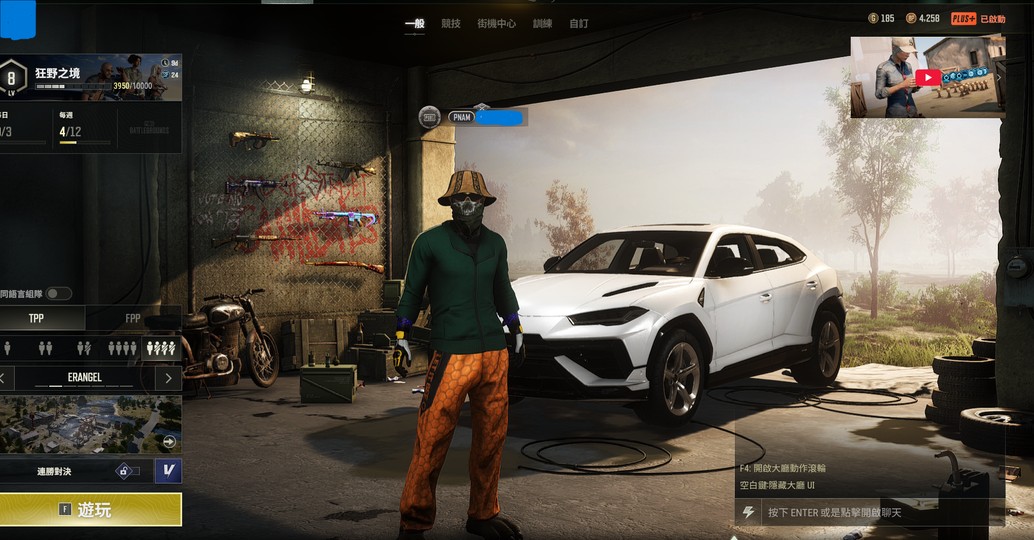1034x540 pixels.
Task: Click the PLUS+ activated badge
Action: pos(978,18)
